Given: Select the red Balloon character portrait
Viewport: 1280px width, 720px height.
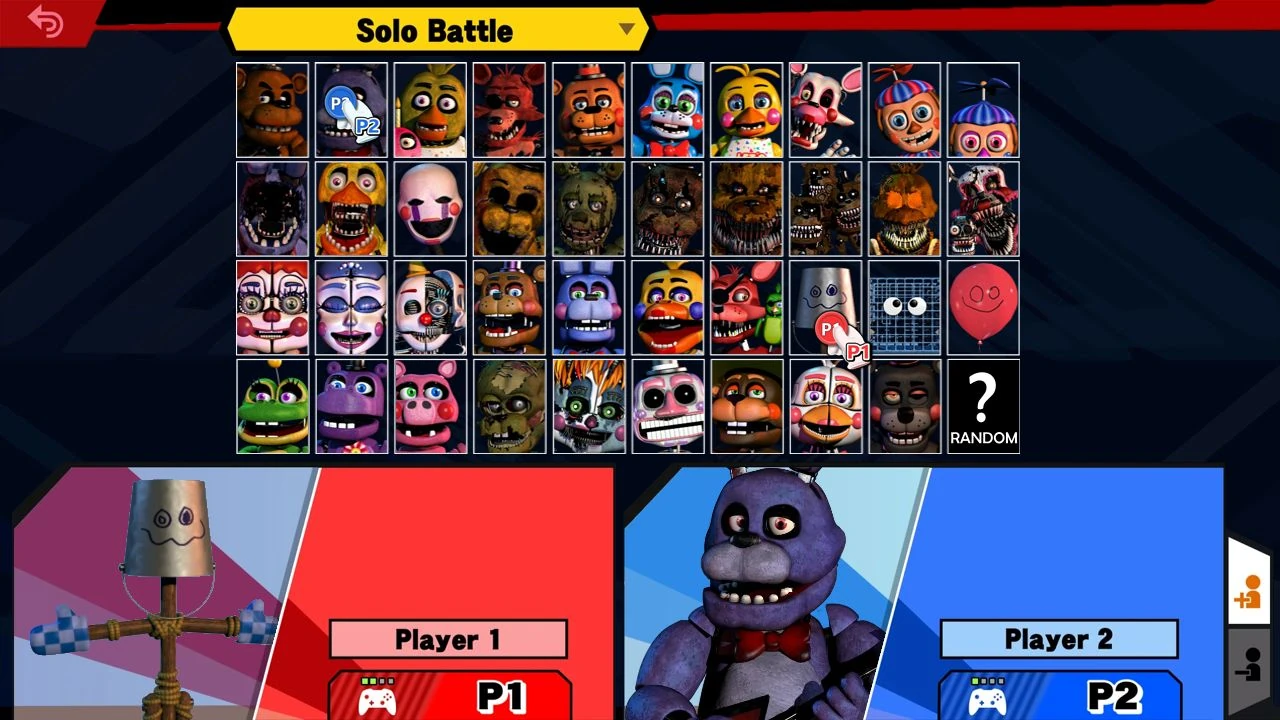Looking at the screenshot, I should pos(981,307).
